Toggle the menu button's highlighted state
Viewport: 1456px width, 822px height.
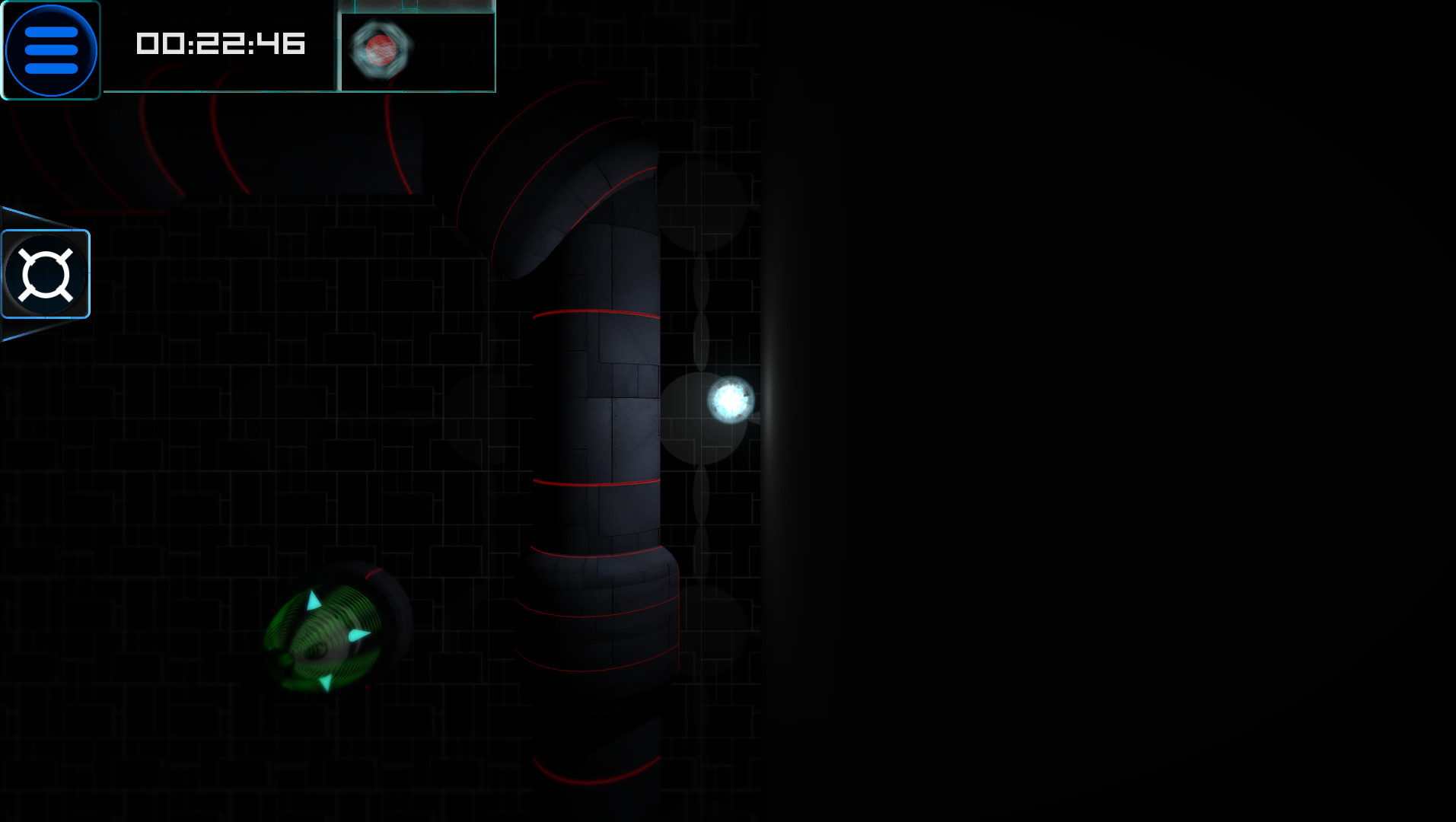(50, 49)
